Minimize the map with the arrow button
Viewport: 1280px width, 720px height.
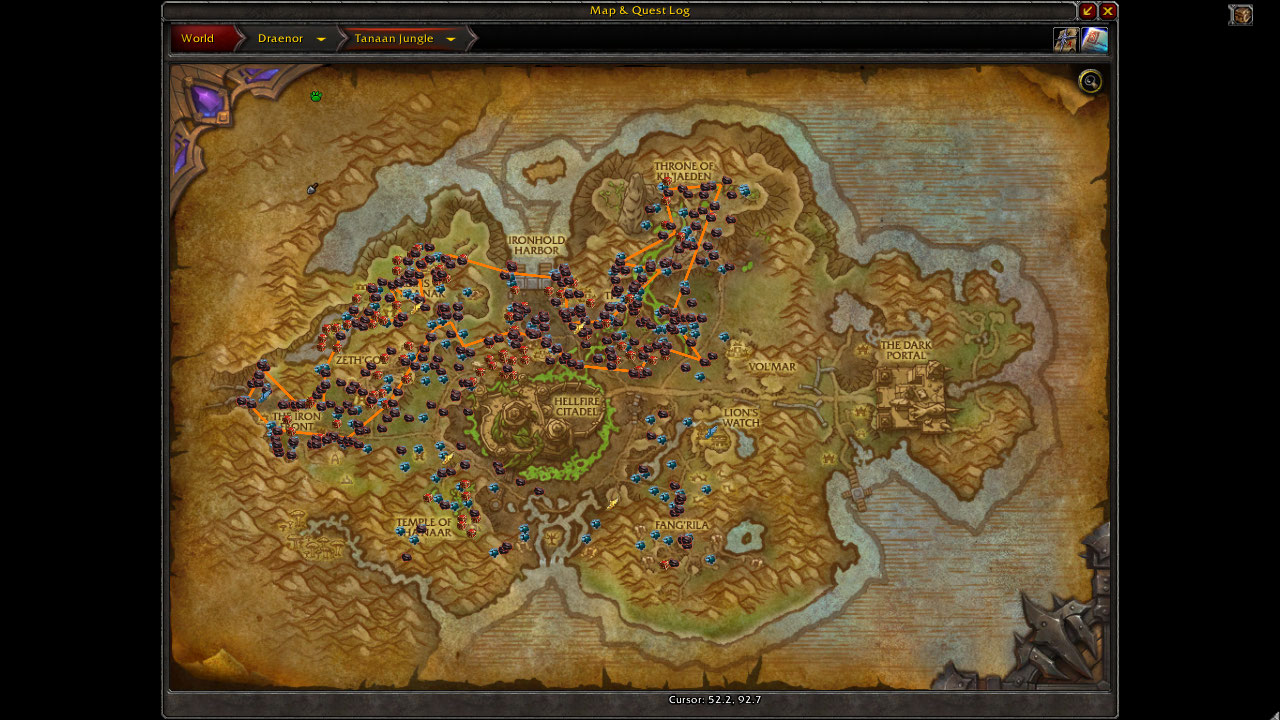click(x=1088, y=11)
